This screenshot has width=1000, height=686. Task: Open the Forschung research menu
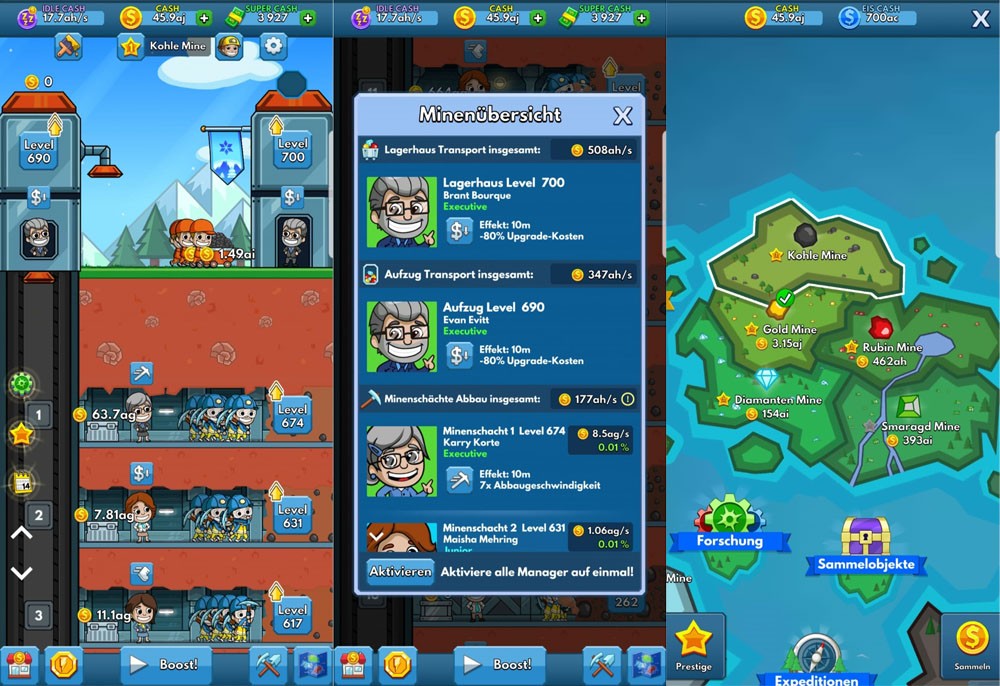point(730,522)
